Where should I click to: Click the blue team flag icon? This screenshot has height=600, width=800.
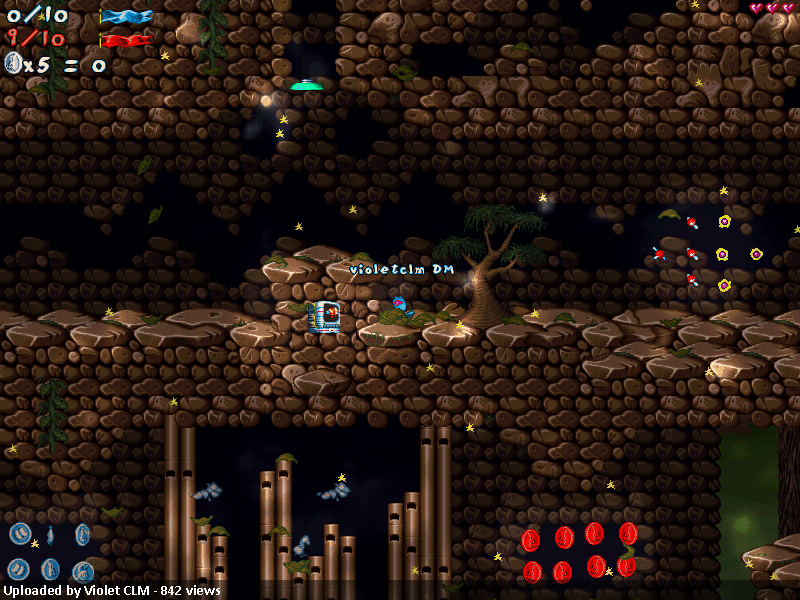(126, 16)
